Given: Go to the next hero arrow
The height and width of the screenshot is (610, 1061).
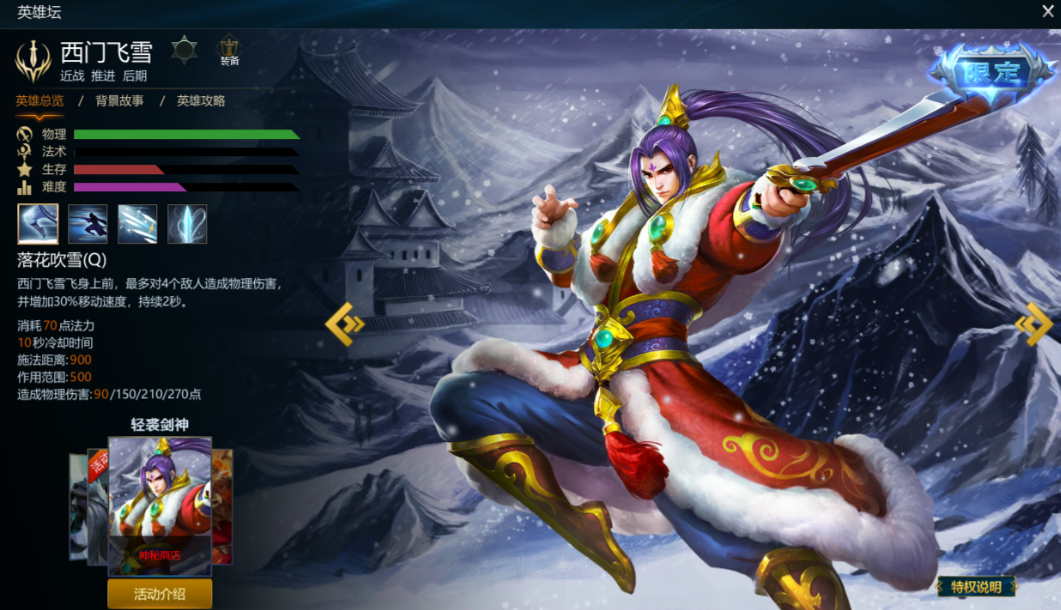Looking at the screenshot, I should 1033,324.
